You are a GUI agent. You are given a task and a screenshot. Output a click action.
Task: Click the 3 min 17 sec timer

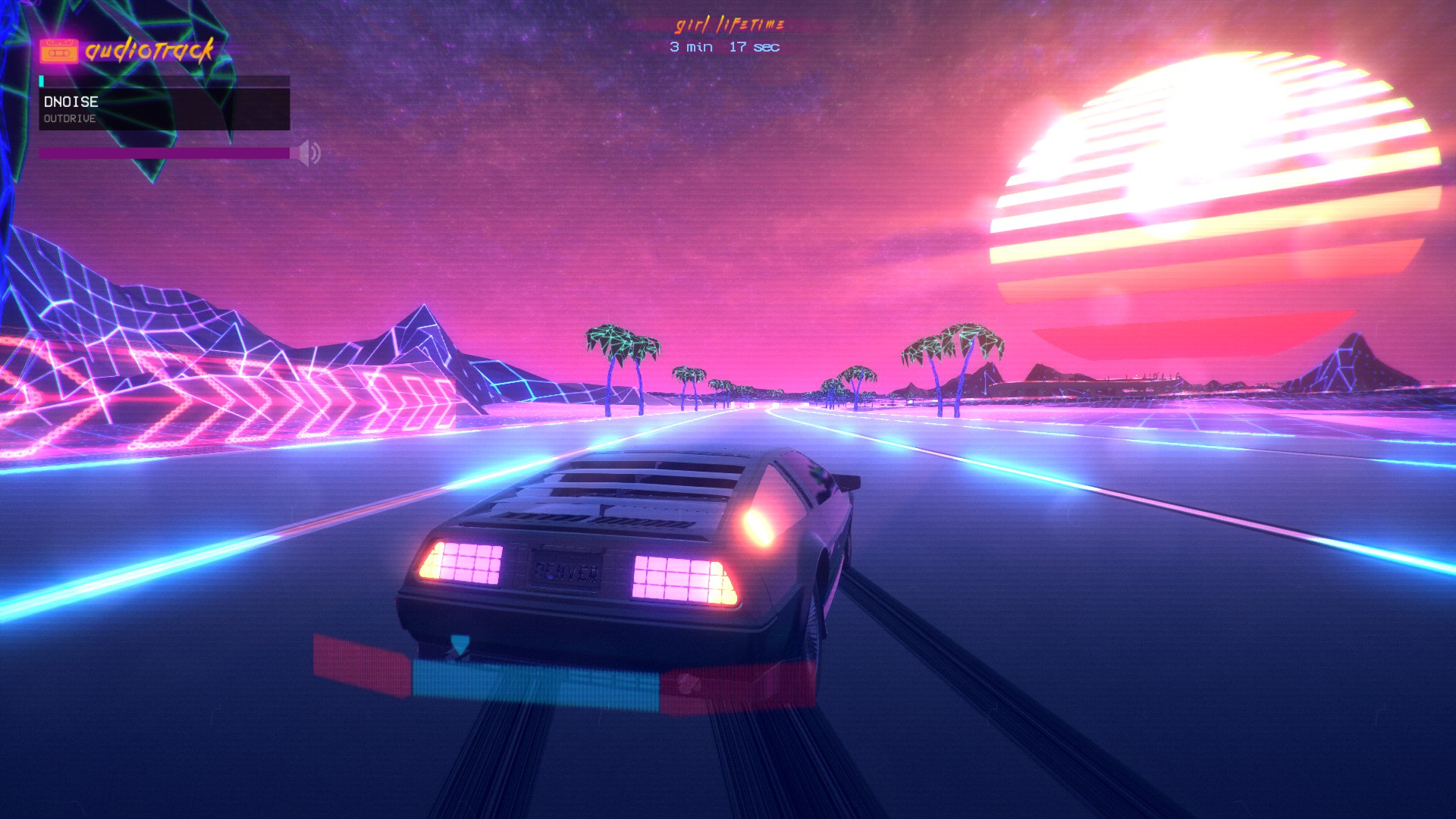[723, 47]
